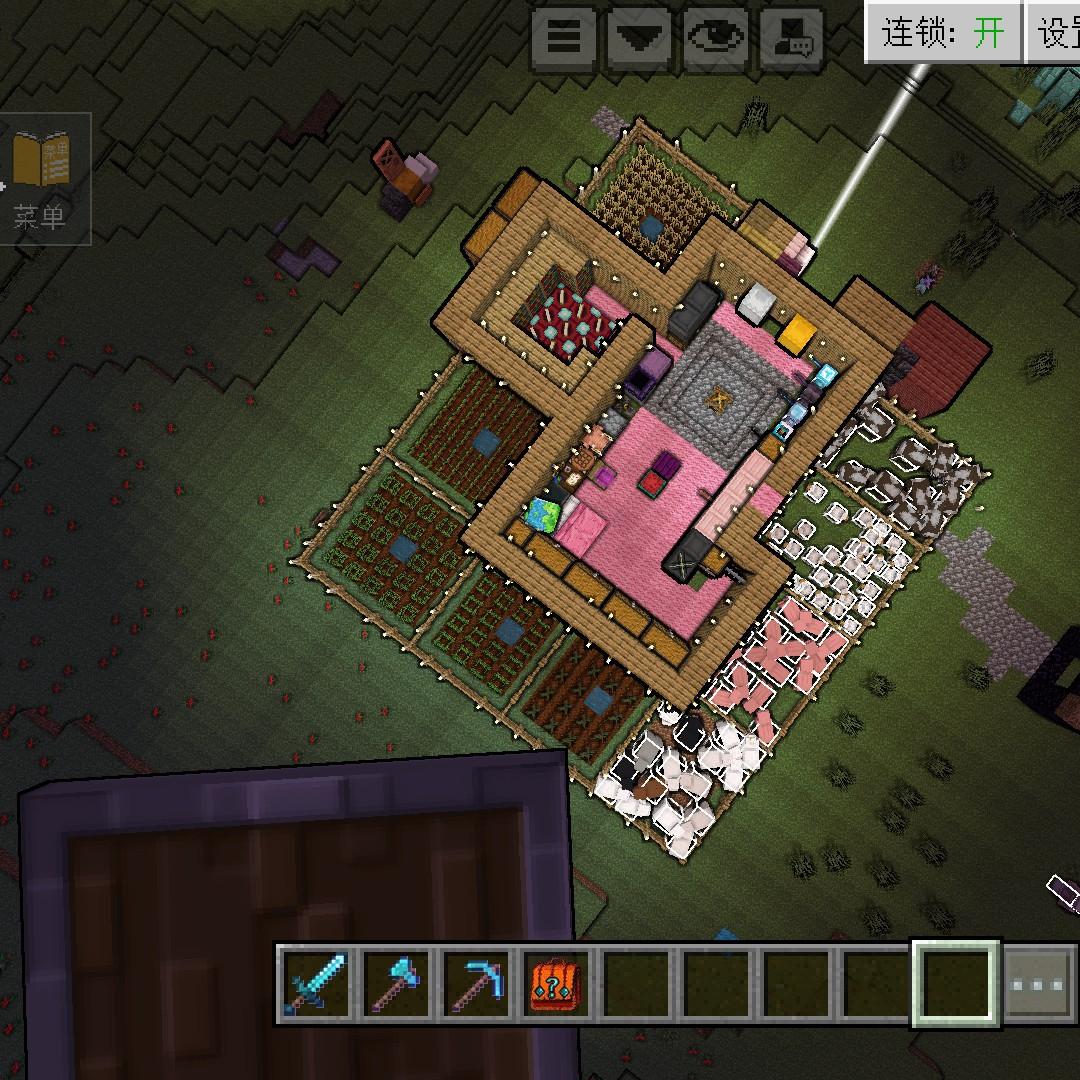The height and width of the screenshot is (1080, 1080).
Task: Open inventory with three-dots button
Action: (1038, 984)
